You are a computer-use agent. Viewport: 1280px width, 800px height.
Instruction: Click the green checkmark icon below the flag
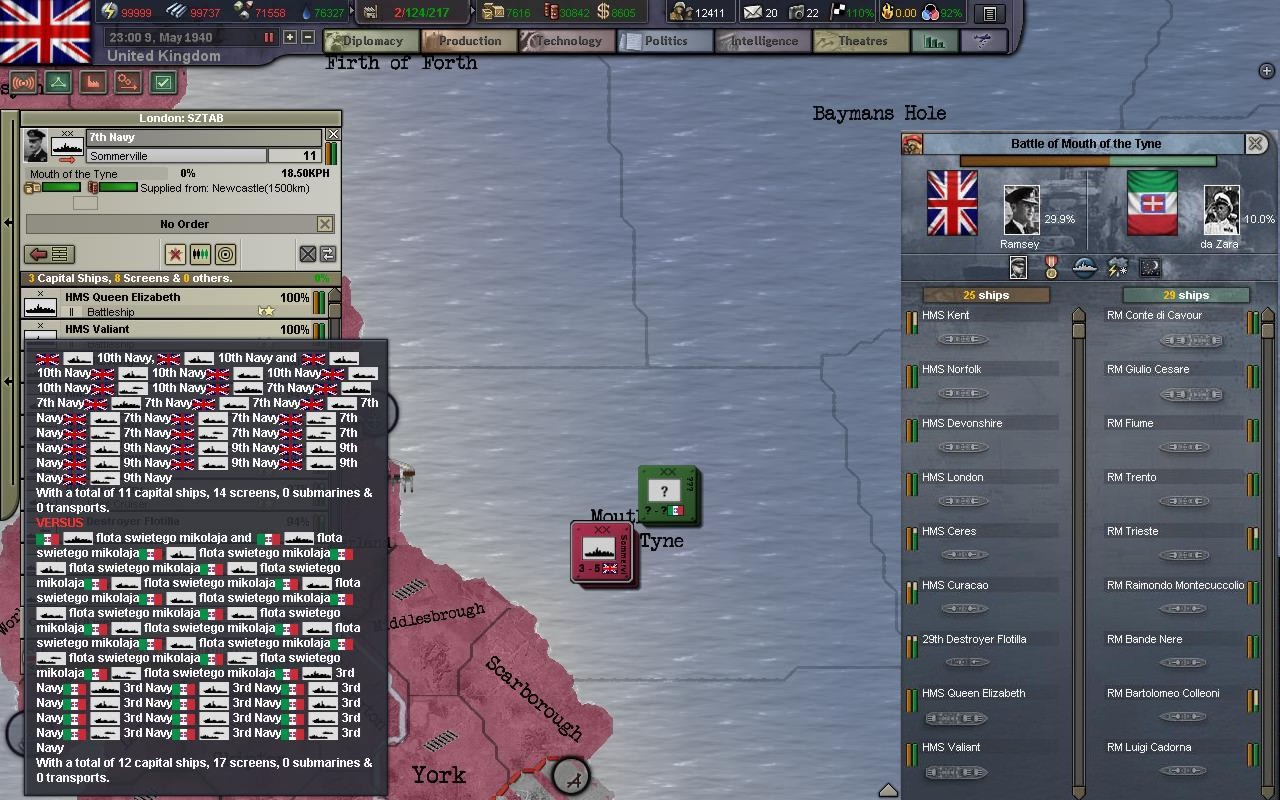click(x=163, y=83)
